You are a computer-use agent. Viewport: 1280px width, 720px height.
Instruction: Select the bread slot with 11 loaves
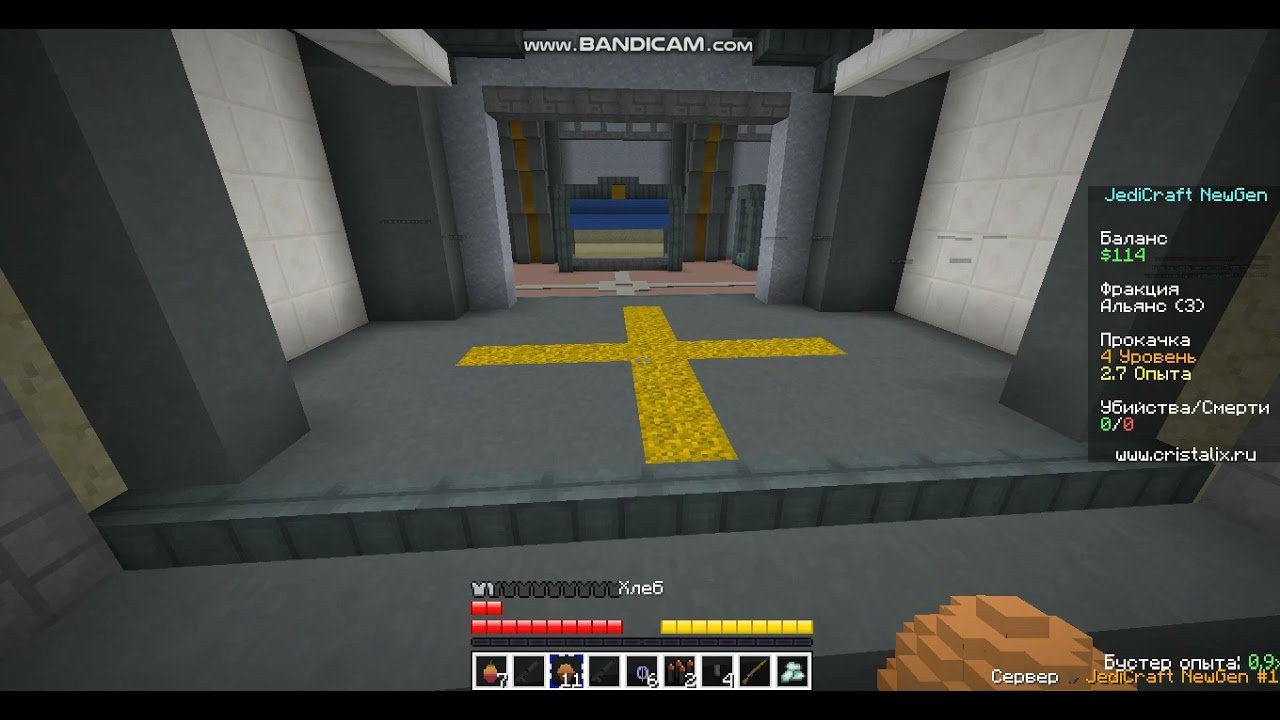(x=567, y=672)
